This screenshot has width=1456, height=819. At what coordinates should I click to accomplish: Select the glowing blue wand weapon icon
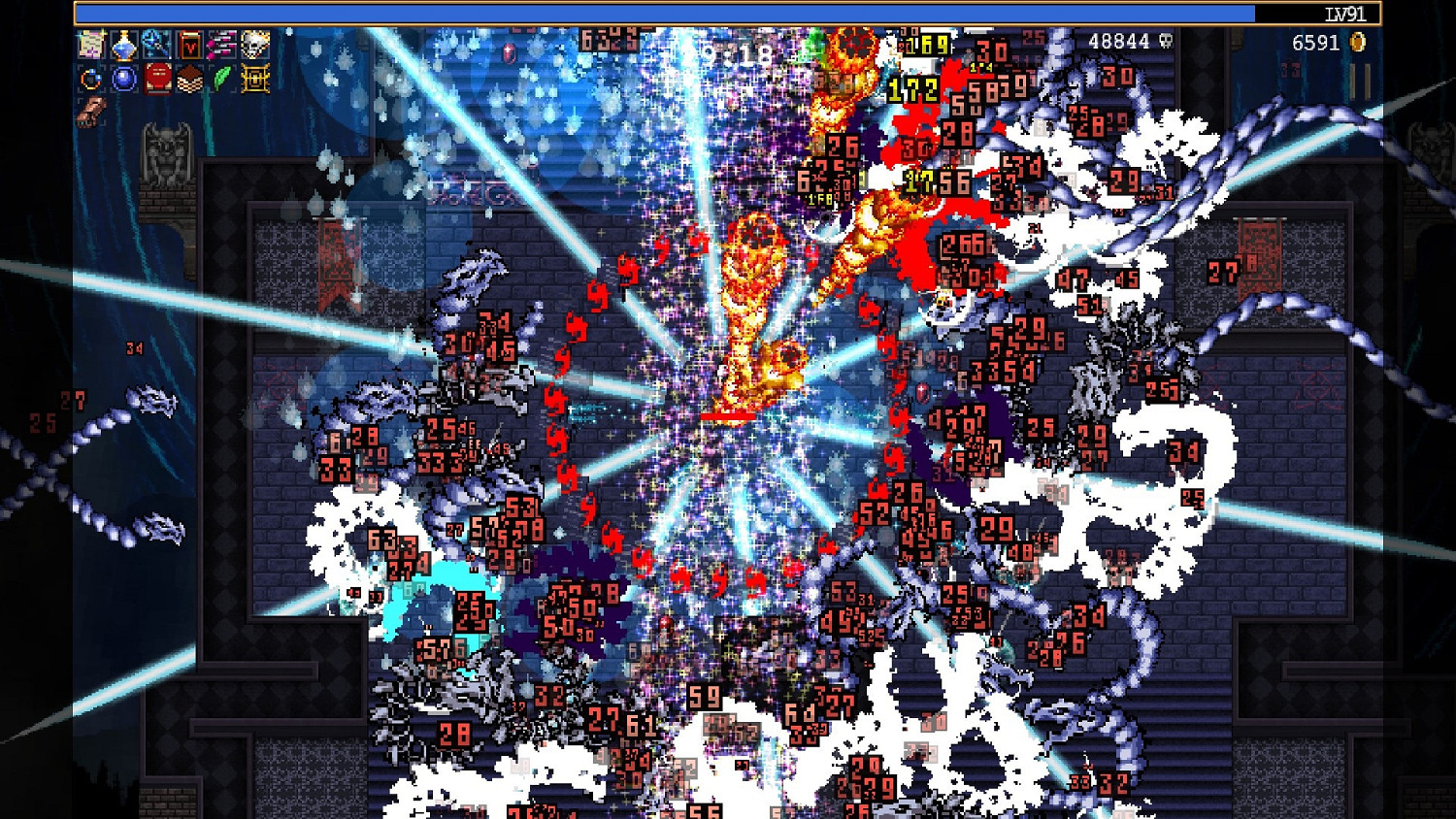(156, 44)
